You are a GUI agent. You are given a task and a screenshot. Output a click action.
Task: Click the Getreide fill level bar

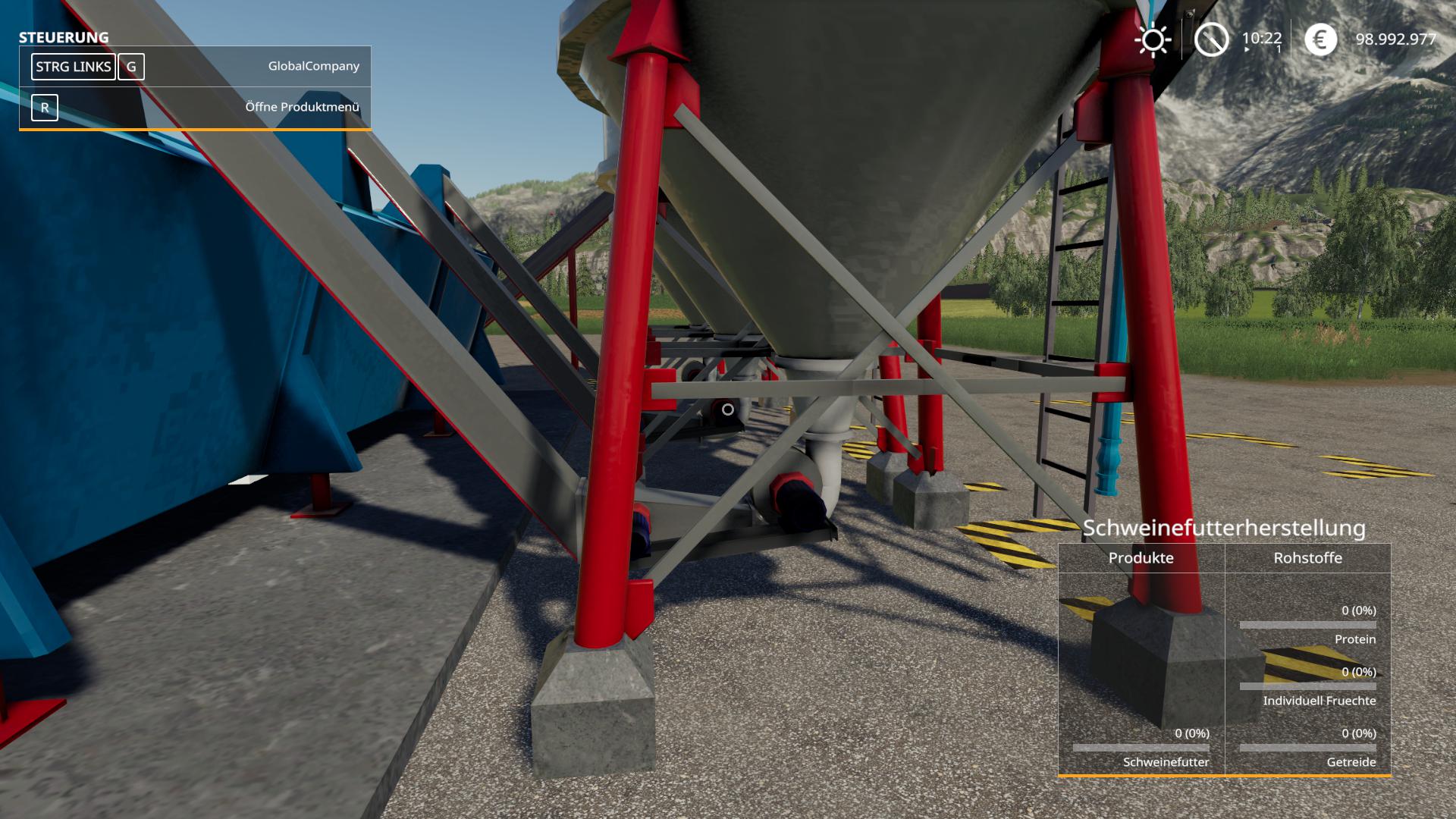click(x=1308, y=748)
